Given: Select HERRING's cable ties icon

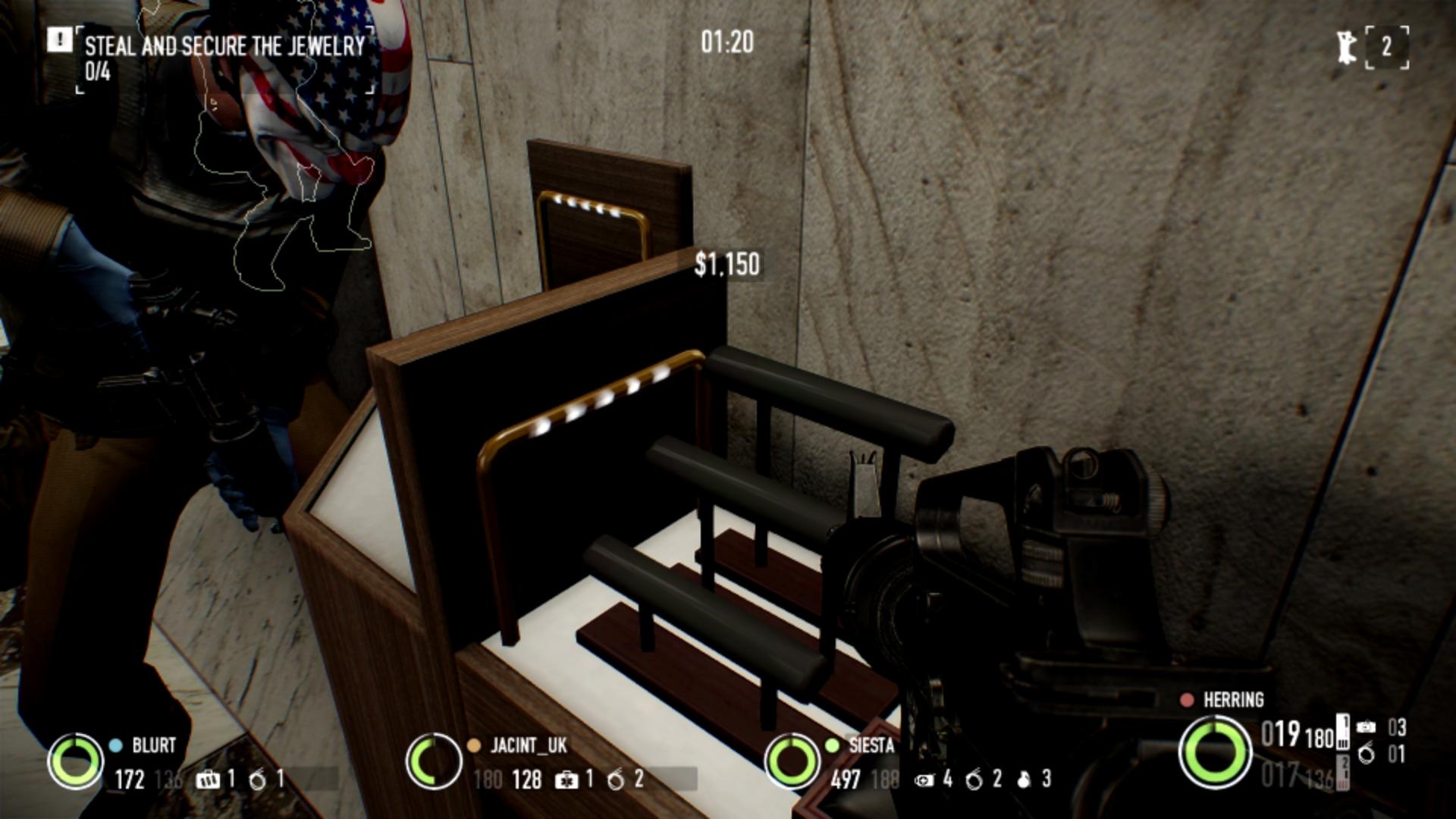Looking at the screenshot, I should (1366, 755).
